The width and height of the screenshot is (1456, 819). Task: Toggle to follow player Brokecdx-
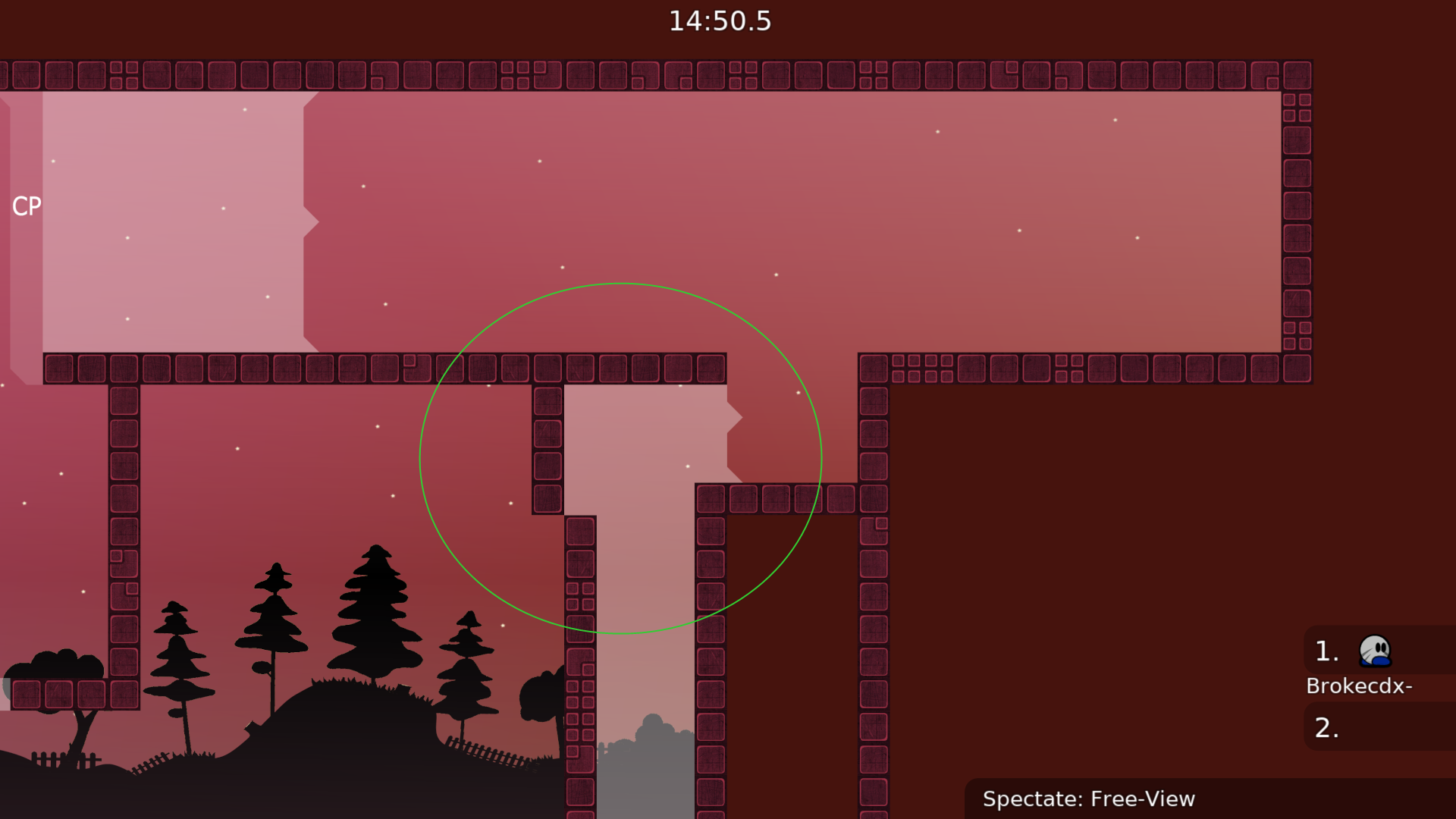pyautogui.click(x=1359, y=686)
